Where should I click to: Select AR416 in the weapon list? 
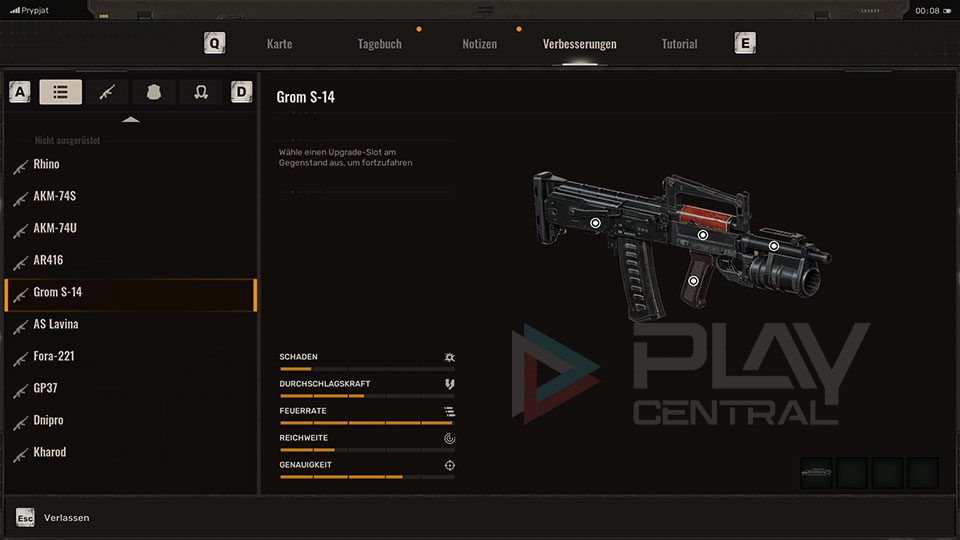coord(48,260)
